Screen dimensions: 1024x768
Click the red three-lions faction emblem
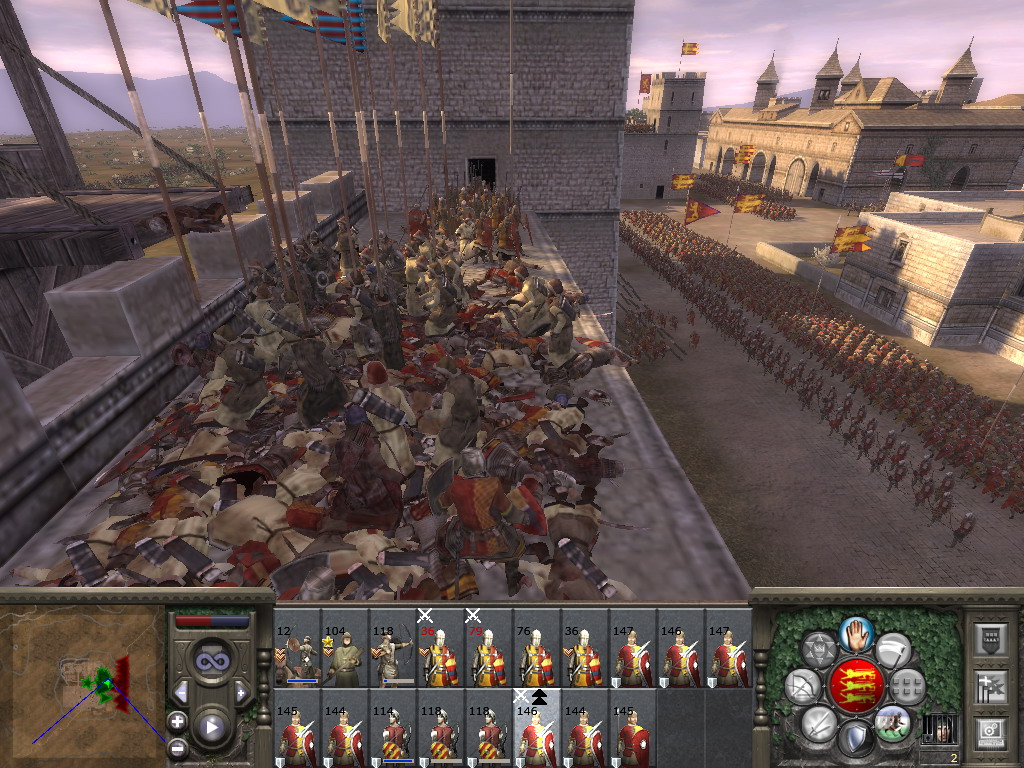tap(855, 685)
